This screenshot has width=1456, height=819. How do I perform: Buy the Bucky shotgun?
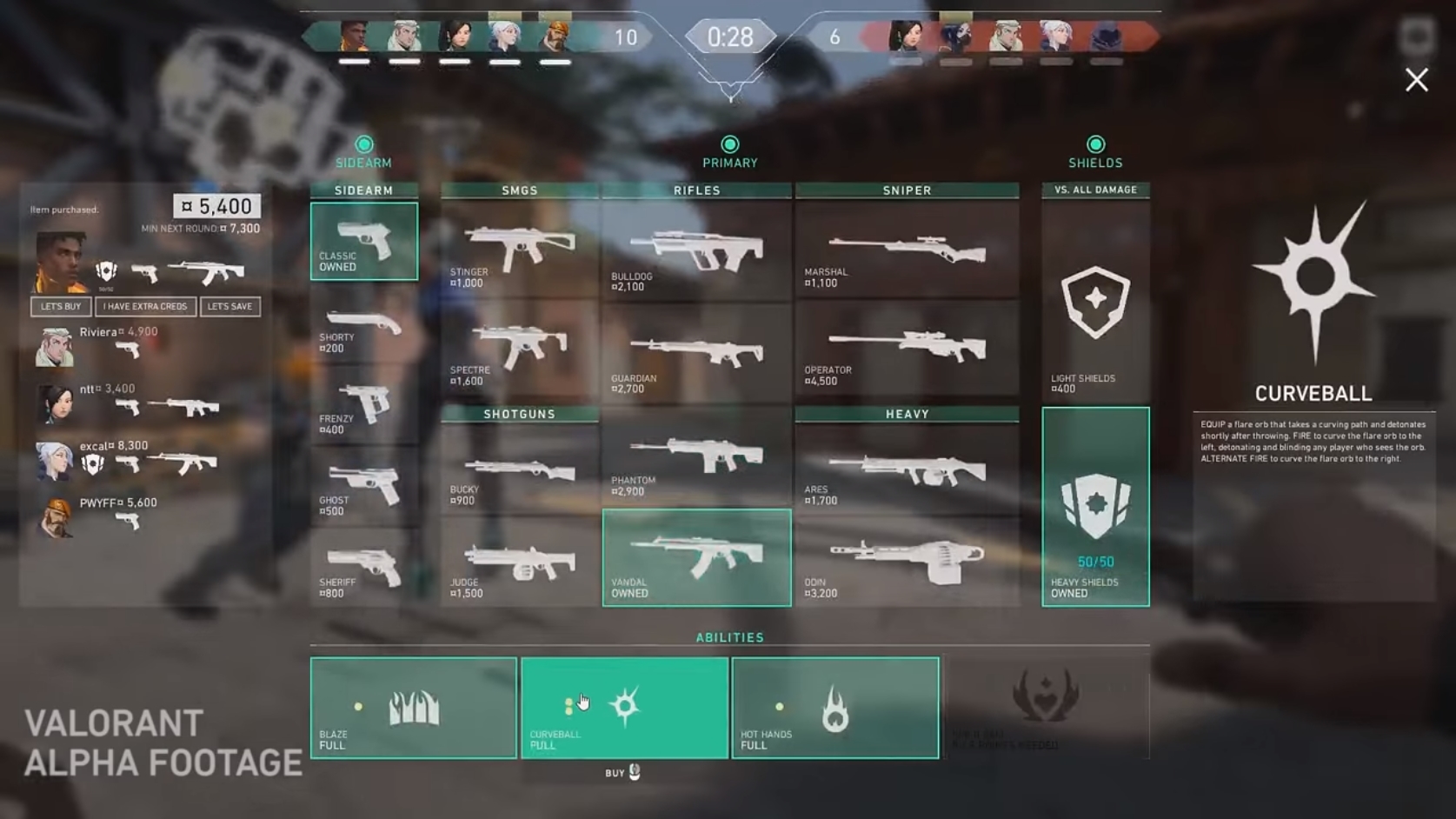(519, 475)
